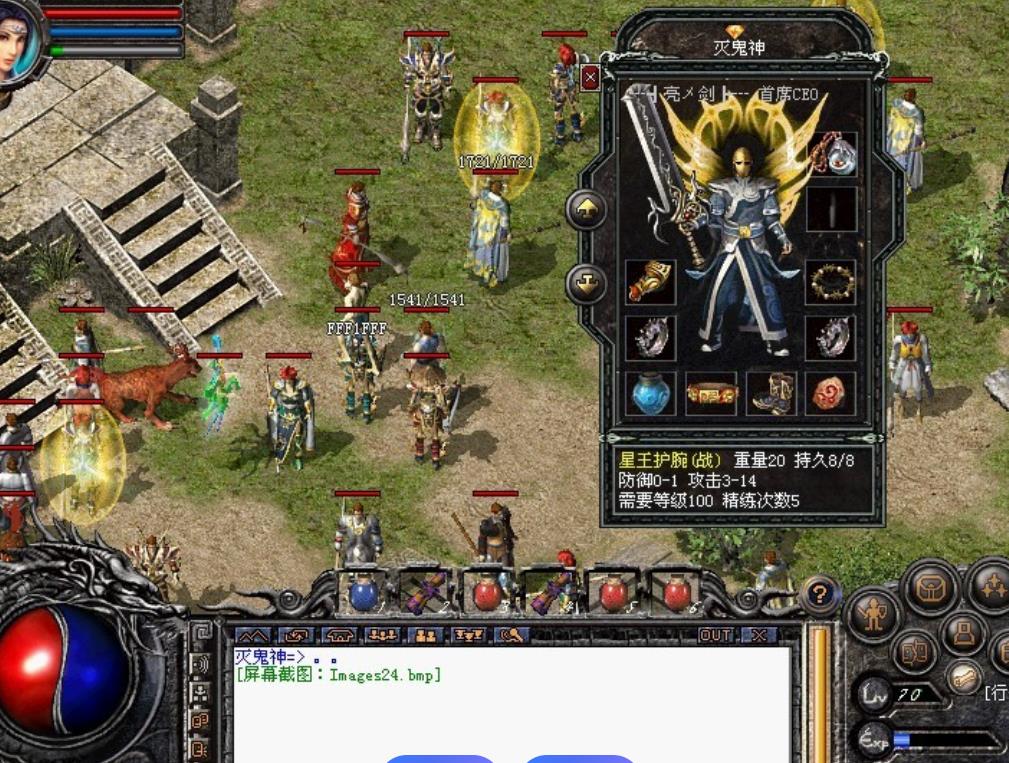
Task: Click the up arrow beside the equipment panel
Action: 586,210
